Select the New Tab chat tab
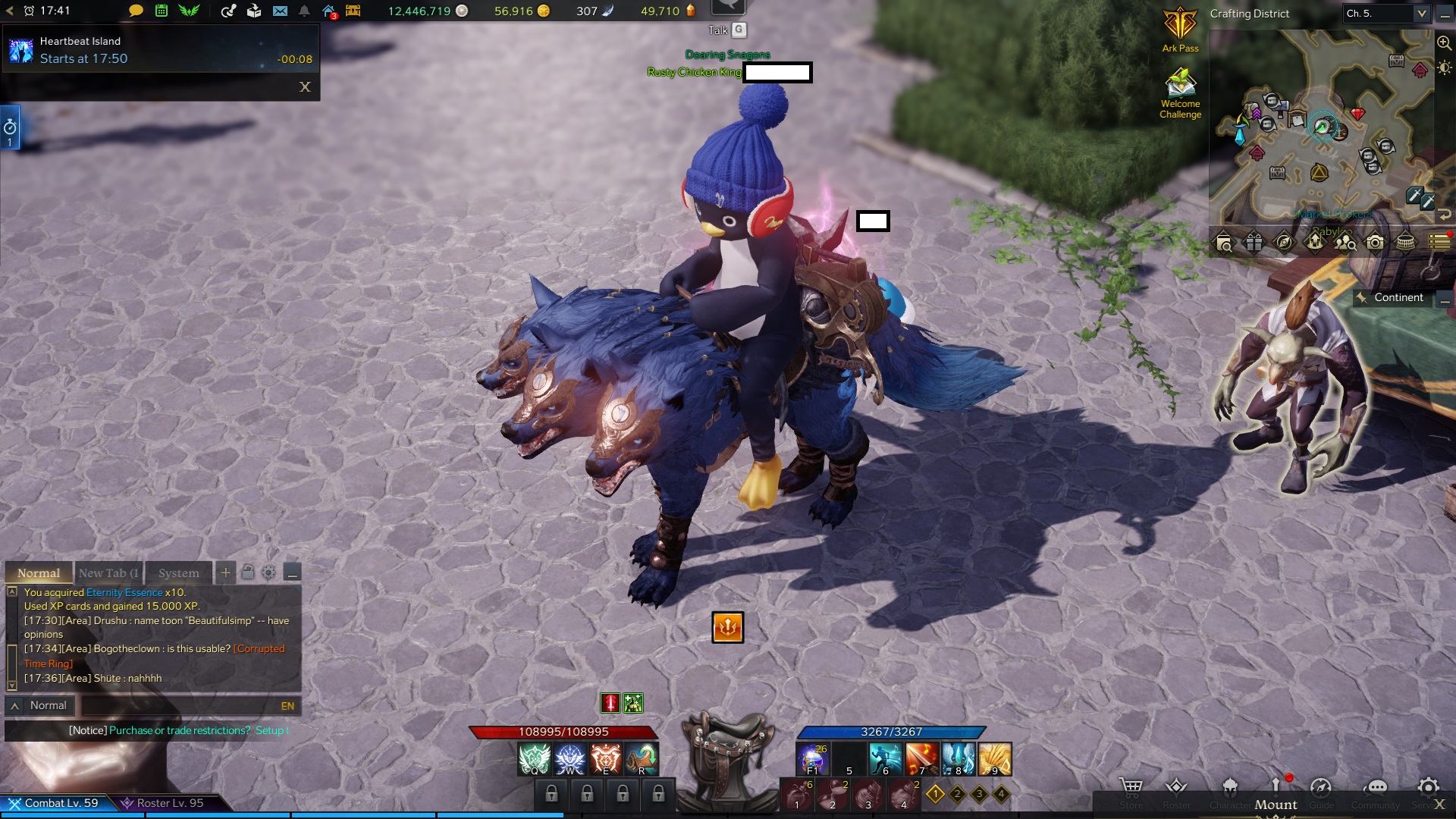1456x819 pixels. click(x=108, y=573)
